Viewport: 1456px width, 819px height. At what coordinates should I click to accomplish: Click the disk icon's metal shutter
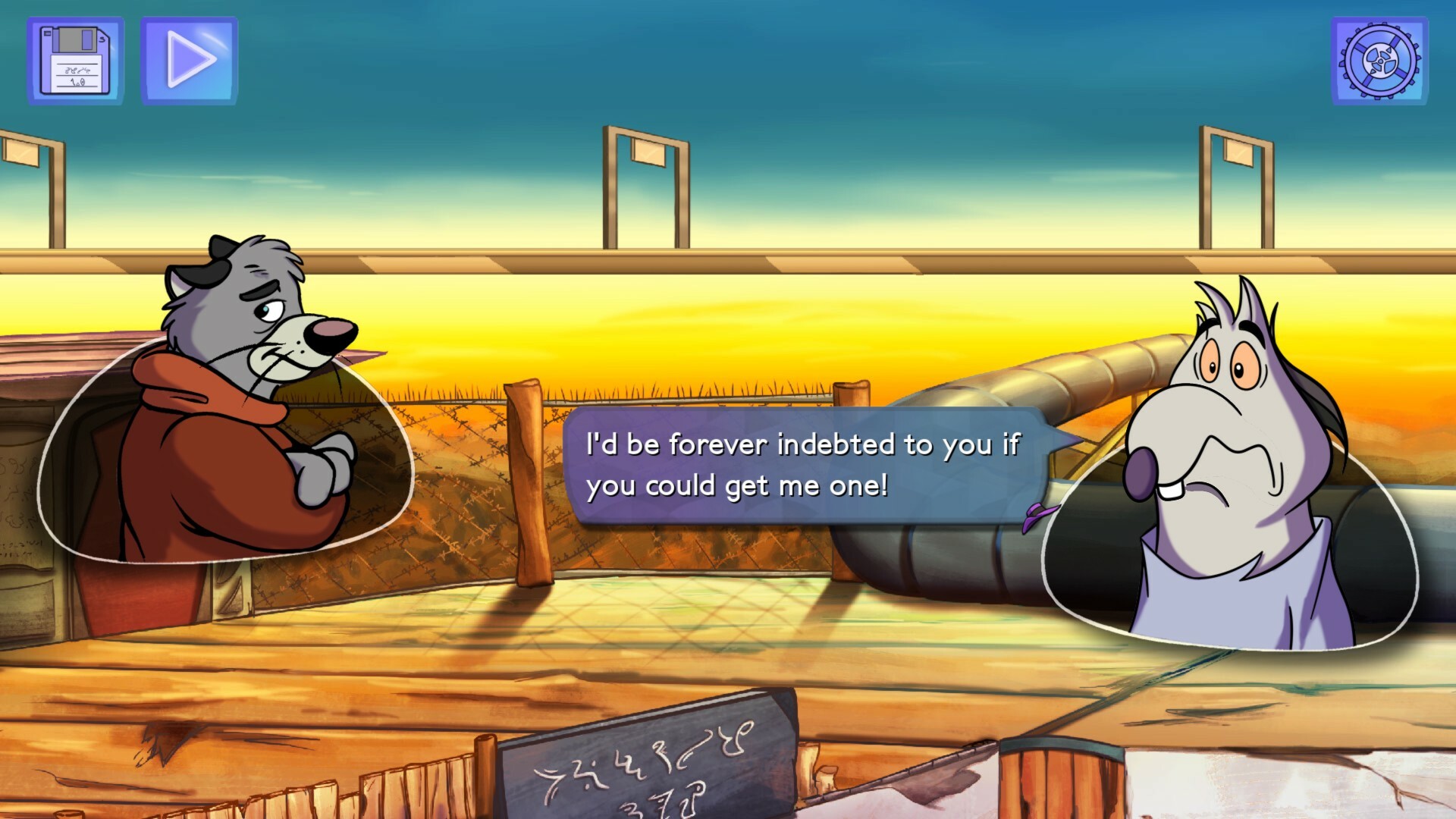(x=76, y=38)
